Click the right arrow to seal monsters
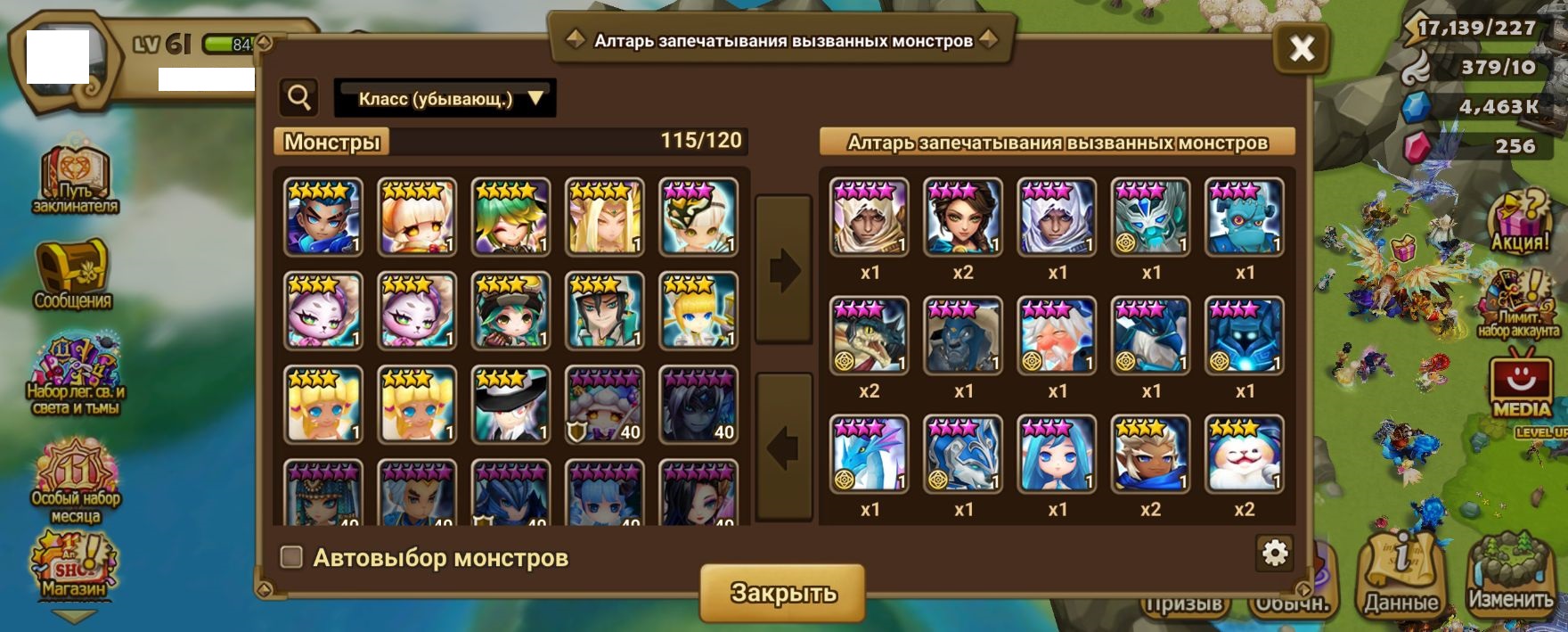Screen dimensions: 1568x632 tap(783, 269)
